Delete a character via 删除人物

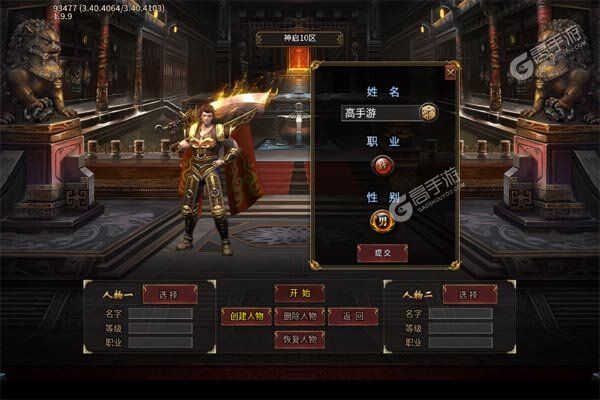(299, 316)
